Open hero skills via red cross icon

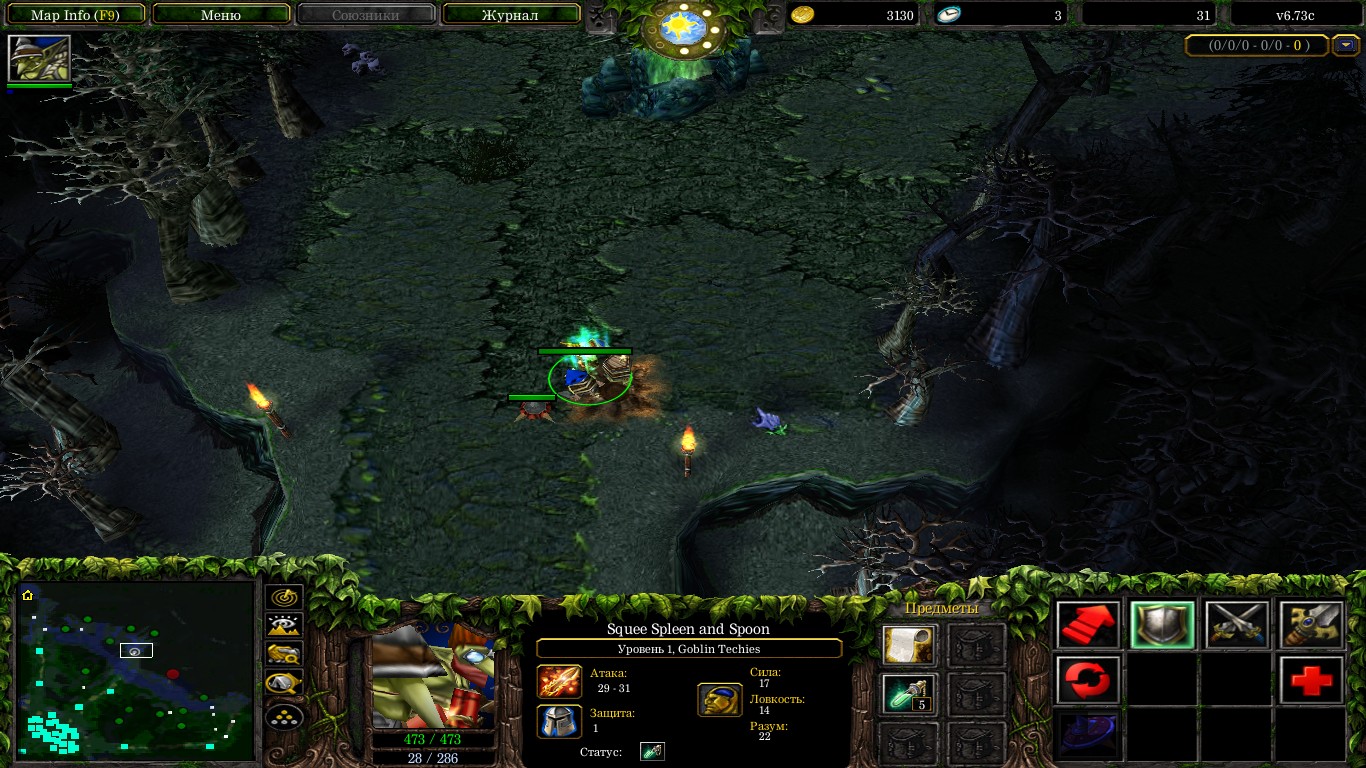tap(1311, 680)
